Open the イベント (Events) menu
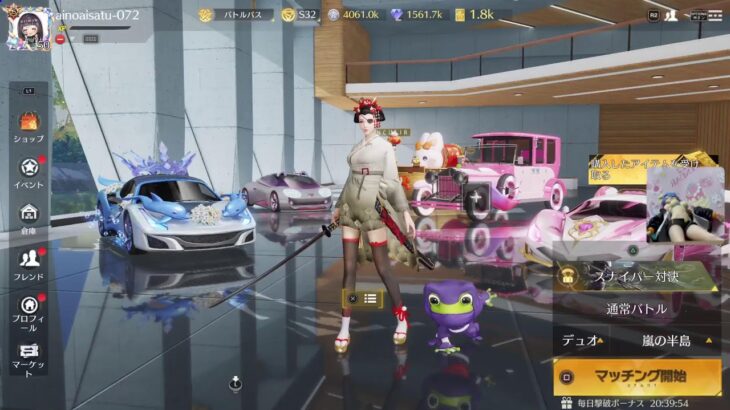 pos(28,172)
